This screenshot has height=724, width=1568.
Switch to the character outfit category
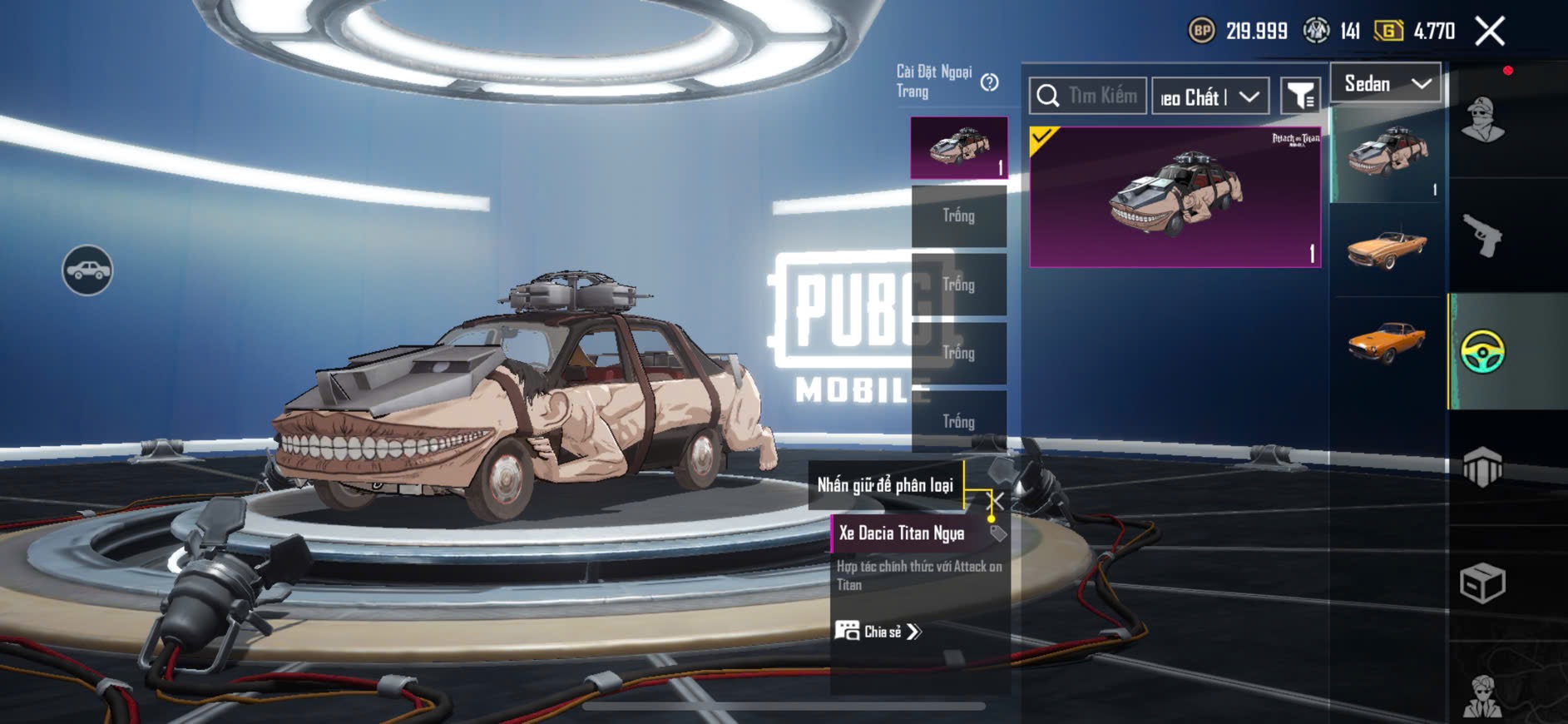(1483, 121)
